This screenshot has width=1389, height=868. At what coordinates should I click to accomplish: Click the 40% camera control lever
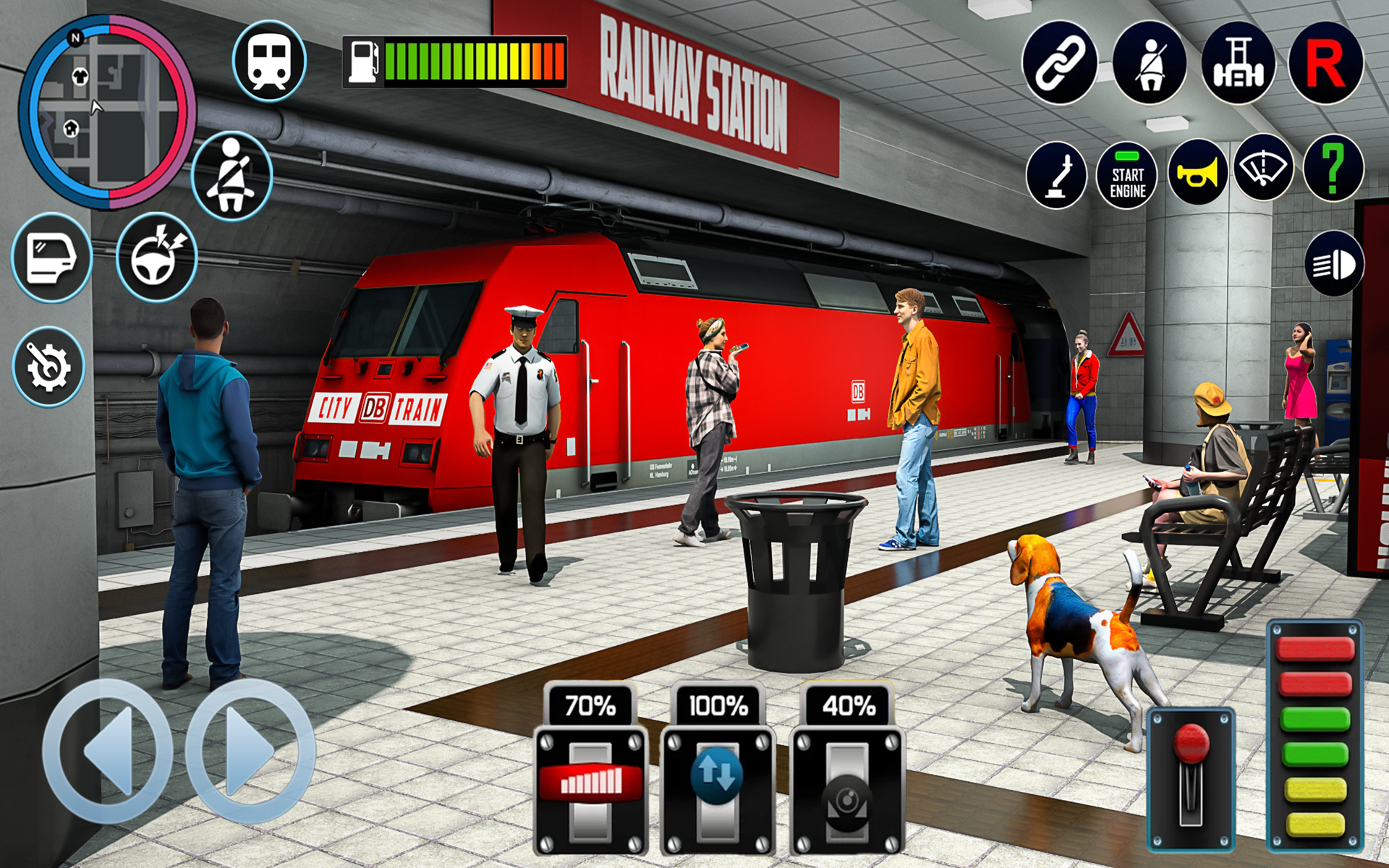coord(847,797)
